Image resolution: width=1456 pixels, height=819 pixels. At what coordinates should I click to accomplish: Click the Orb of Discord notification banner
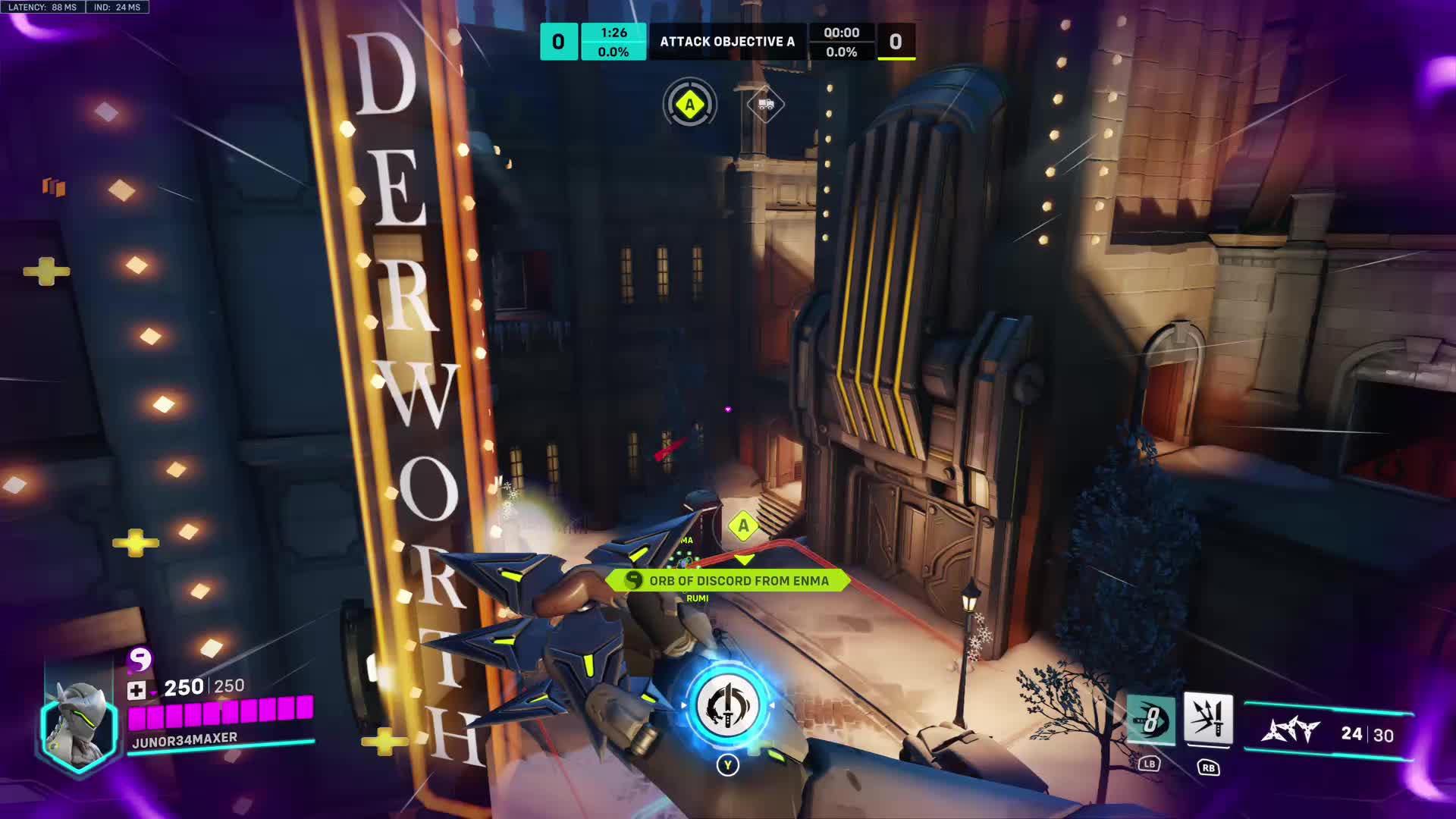728,581
